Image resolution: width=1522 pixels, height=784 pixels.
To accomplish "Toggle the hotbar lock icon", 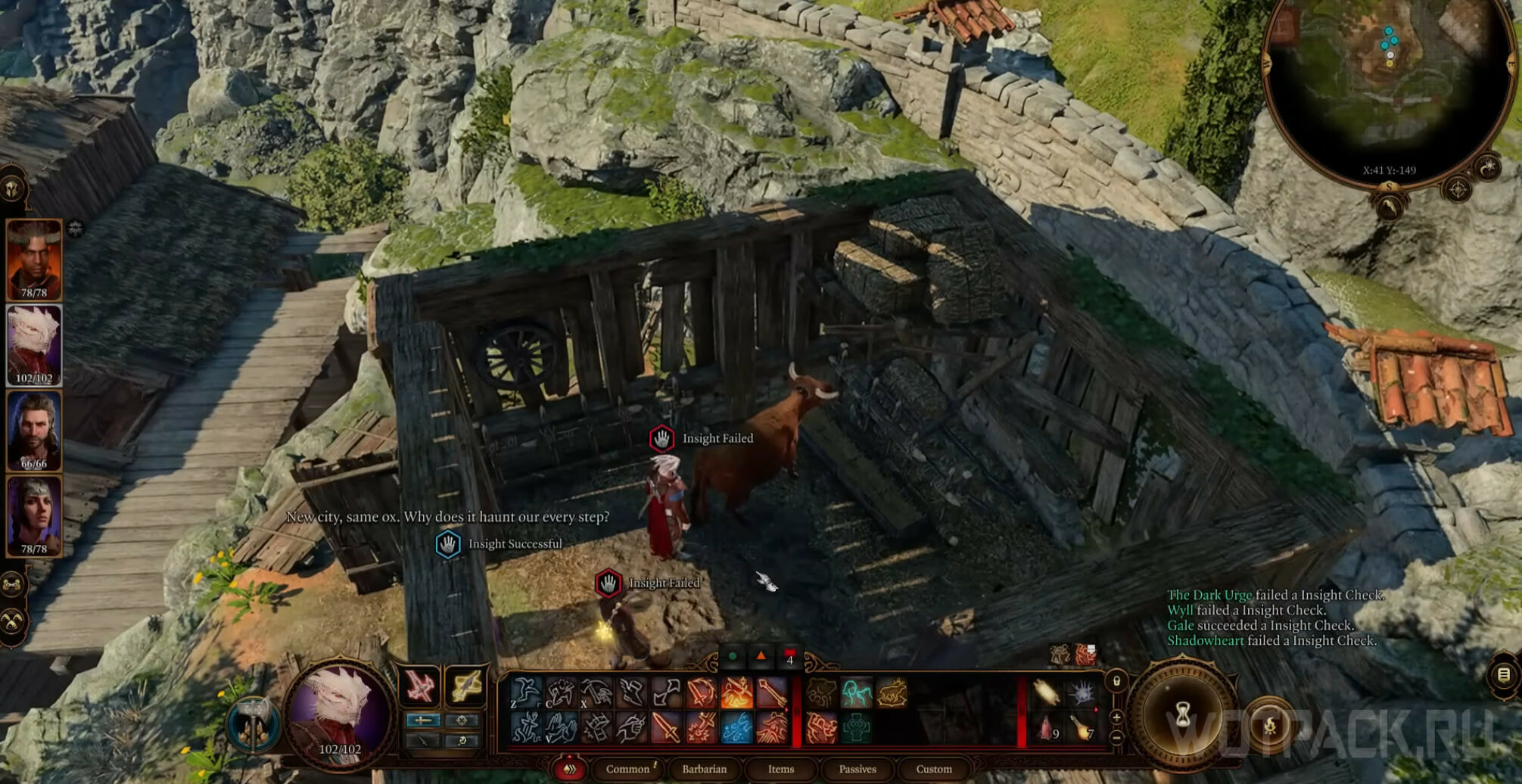I will click(1116, 681).
